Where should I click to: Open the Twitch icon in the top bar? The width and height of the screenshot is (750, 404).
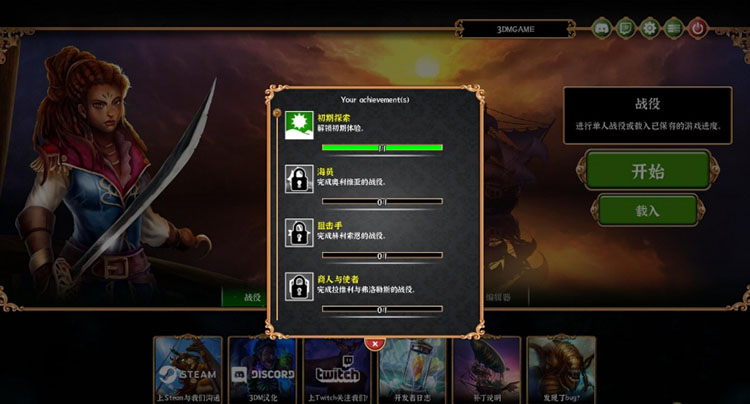pos(626,28)
